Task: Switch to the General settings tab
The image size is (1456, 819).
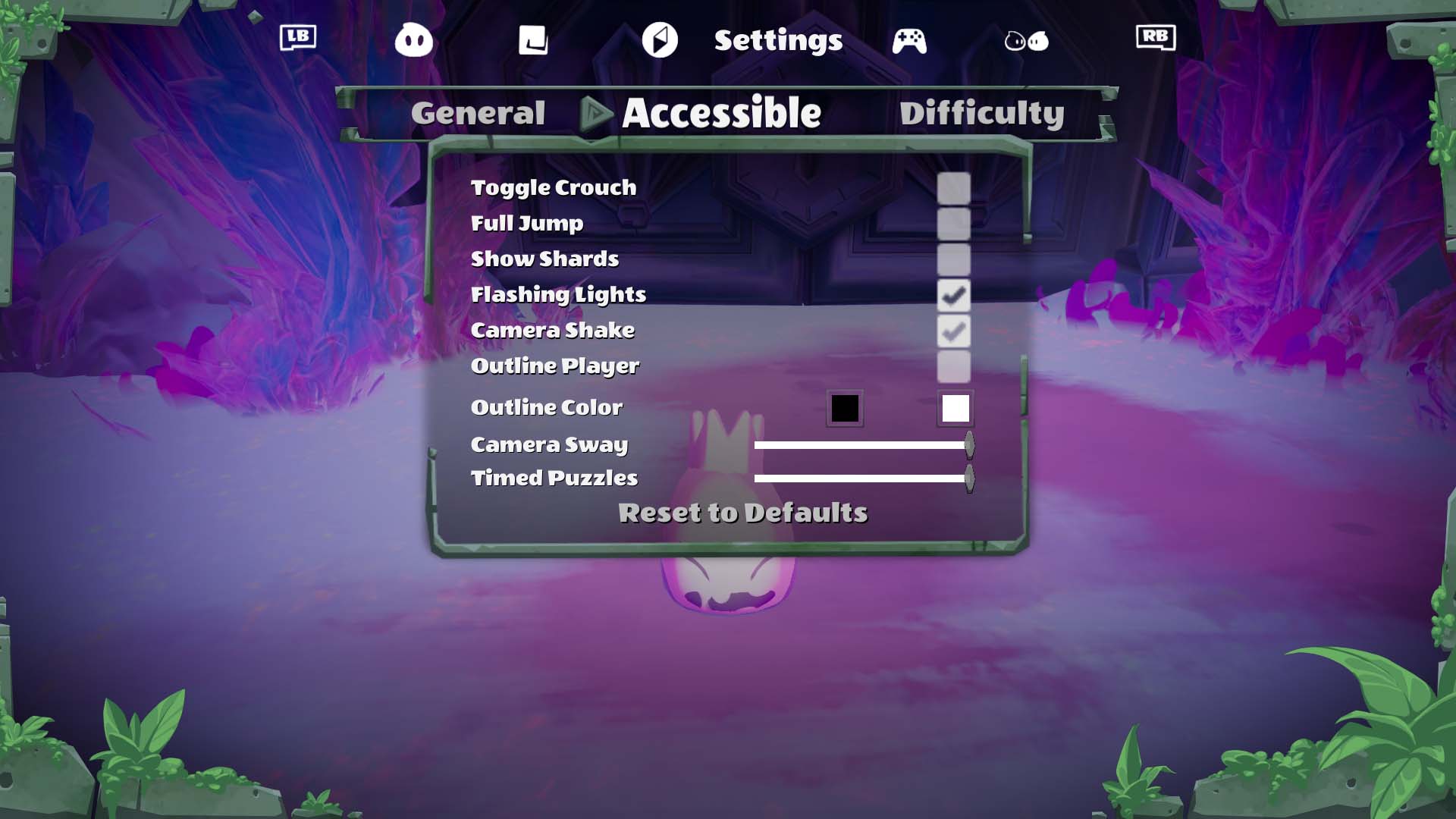Action: [478, 114]
